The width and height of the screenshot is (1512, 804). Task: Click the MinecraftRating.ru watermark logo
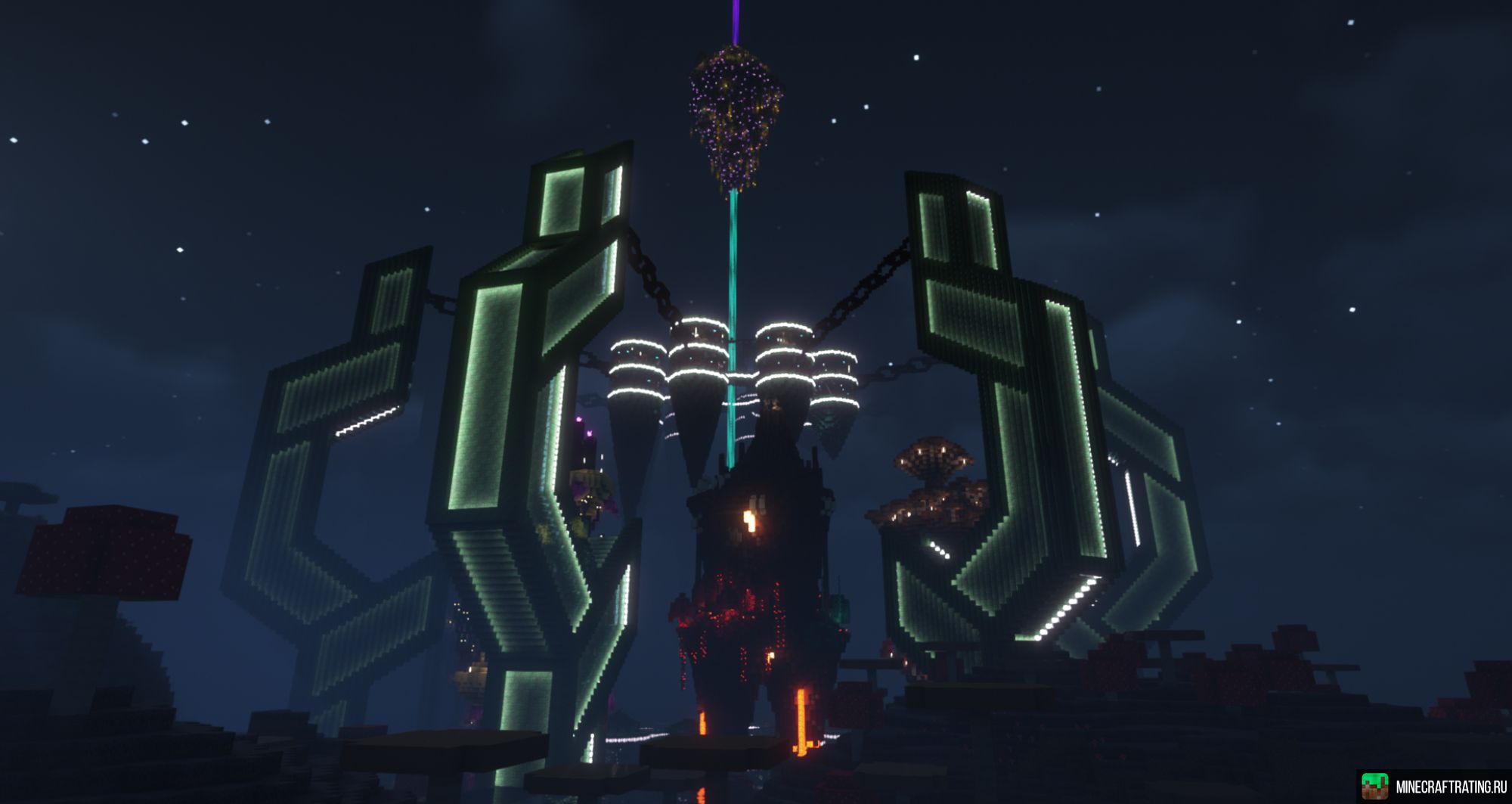tap(1374, 787)
